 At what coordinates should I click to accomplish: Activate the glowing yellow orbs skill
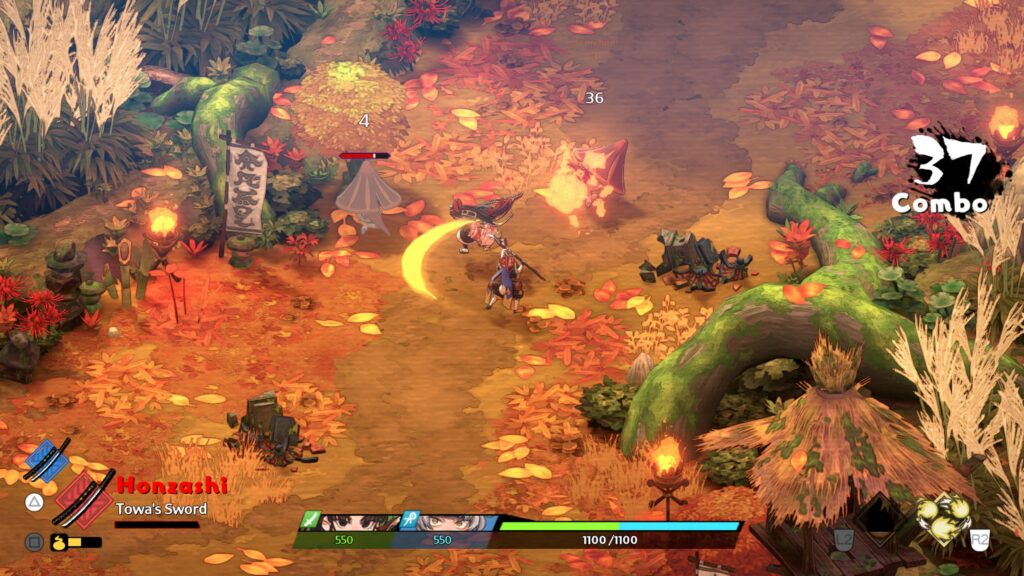[943, 519]
